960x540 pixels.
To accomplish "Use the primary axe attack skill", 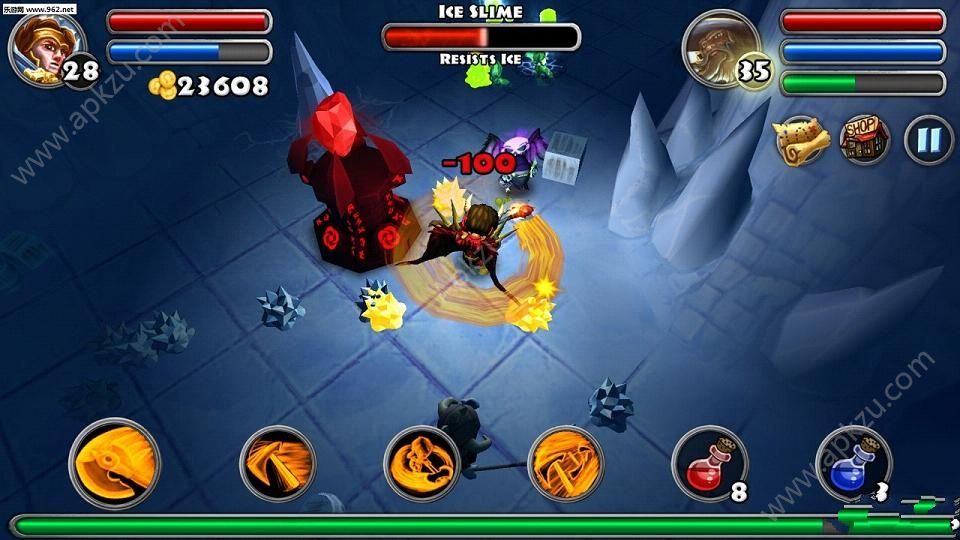I will [115, 464].
